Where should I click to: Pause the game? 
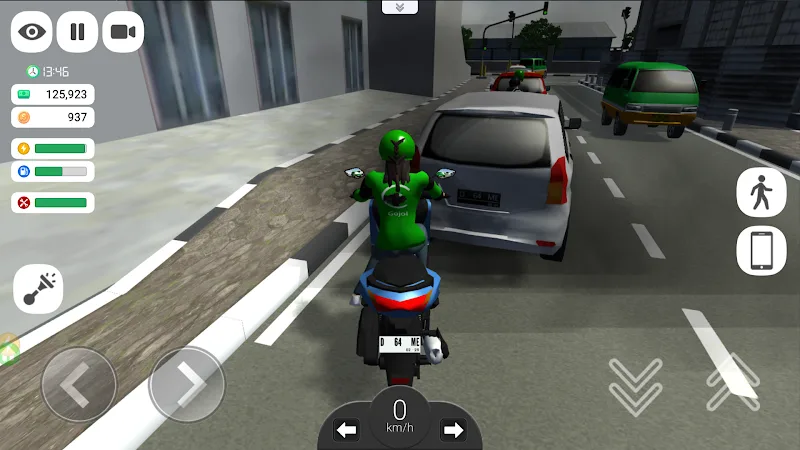tap(77, 32)
